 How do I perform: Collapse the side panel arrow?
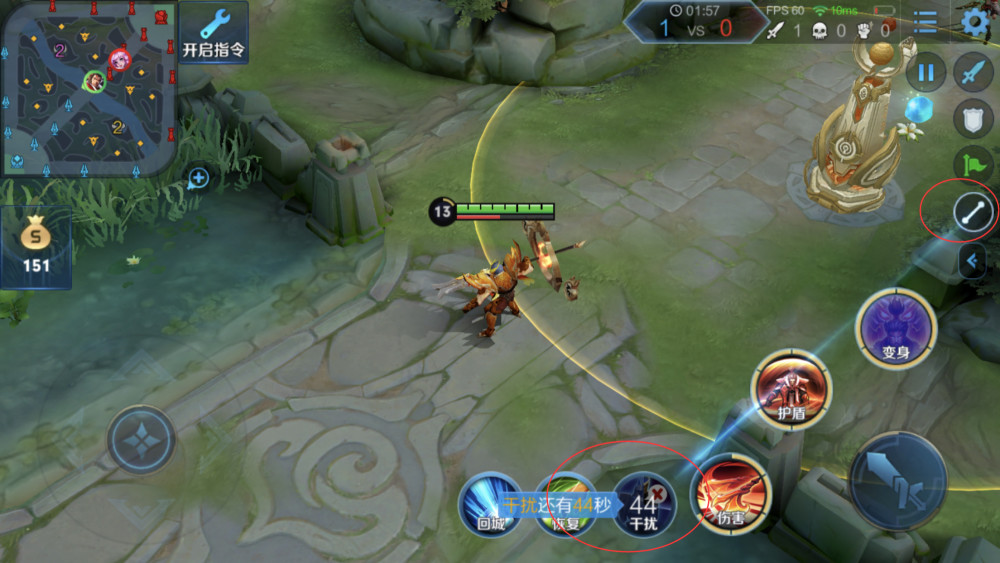click(x=973, y=262)
